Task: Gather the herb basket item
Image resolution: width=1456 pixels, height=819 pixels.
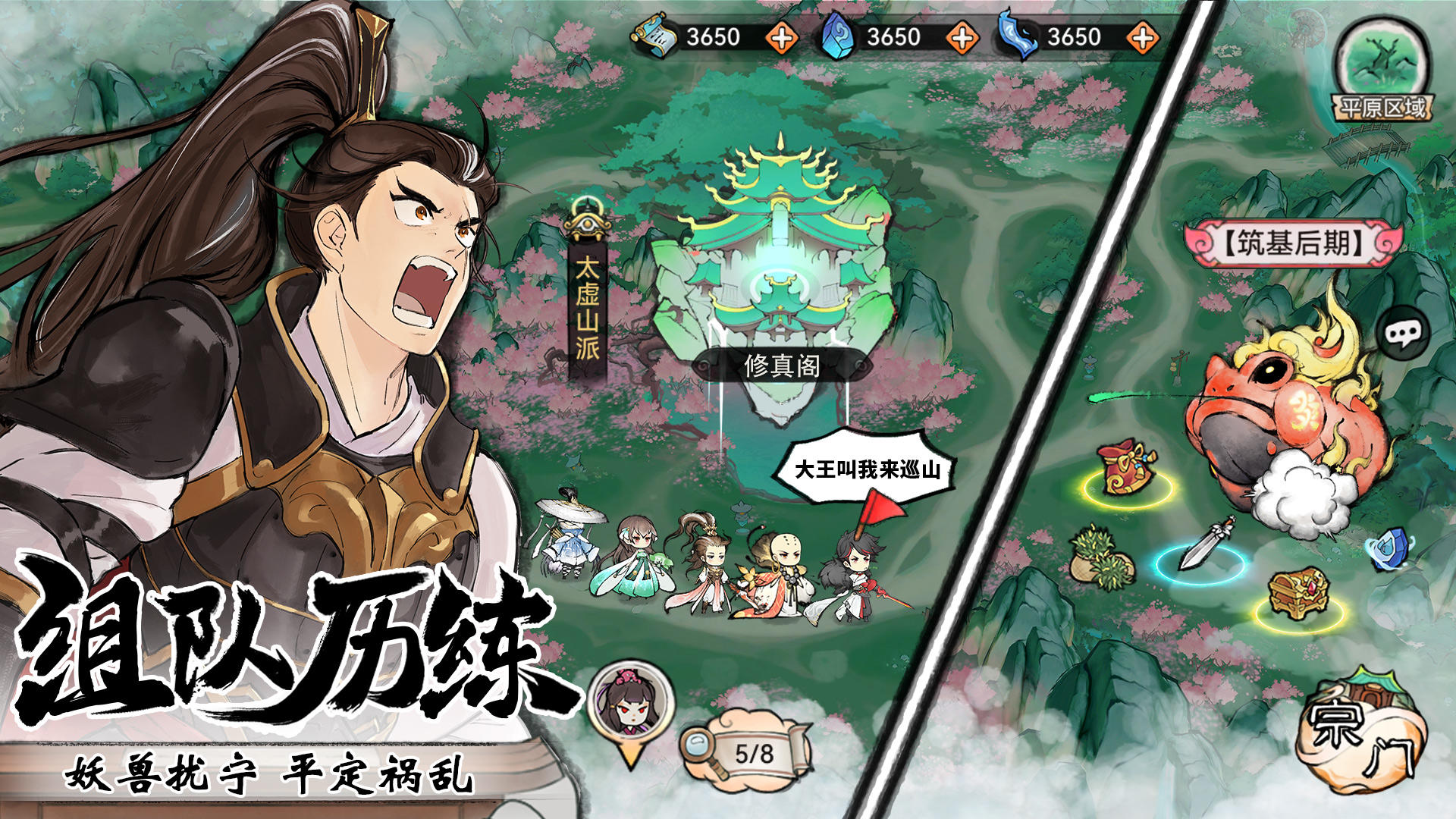Action: tap(1101, 561)
